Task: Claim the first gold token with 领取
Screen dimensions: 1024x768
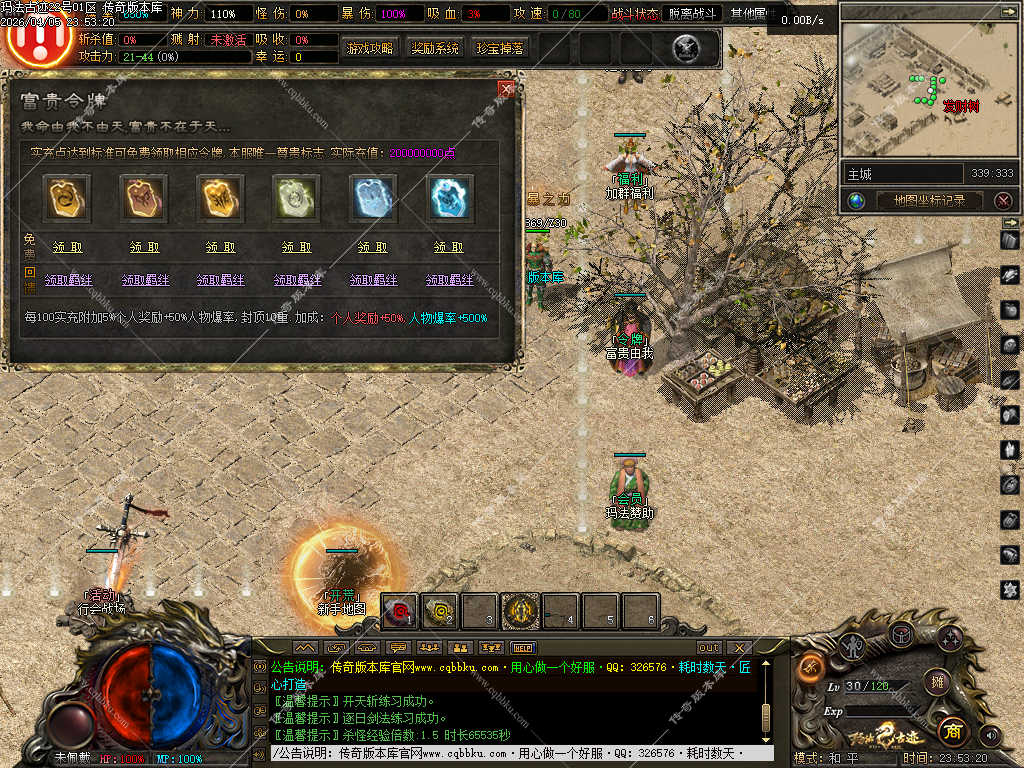Action: (68, 247)
